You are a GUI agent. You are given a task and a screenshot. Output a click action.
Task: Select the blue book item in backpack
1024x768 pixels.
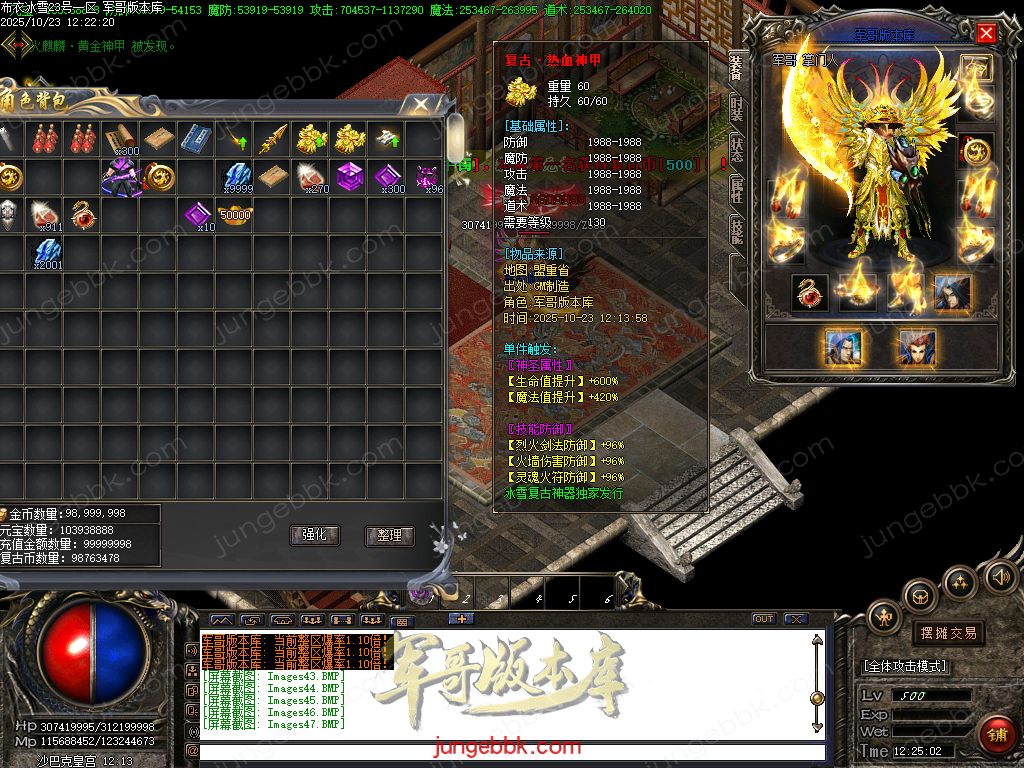[x=195, y=139]
